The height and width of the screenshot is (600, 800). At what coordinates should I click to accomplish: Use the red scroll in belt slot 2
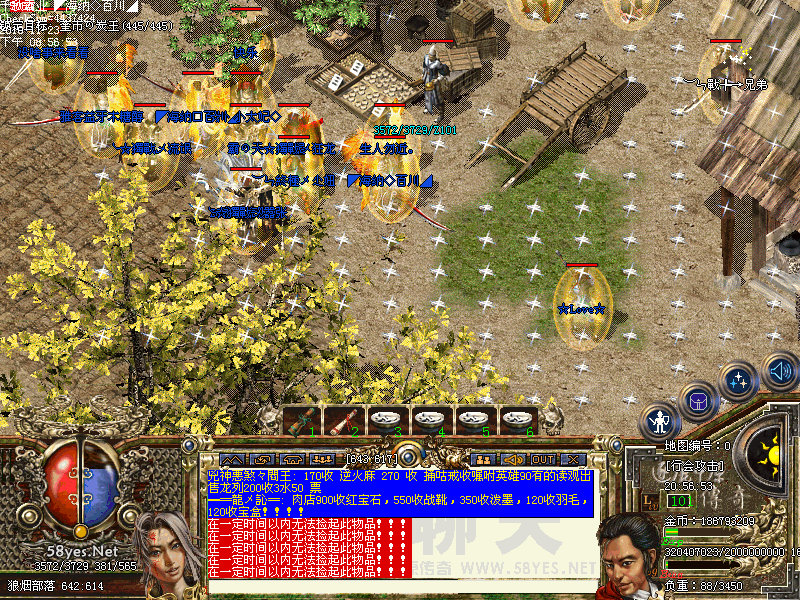tap(342, 420)
